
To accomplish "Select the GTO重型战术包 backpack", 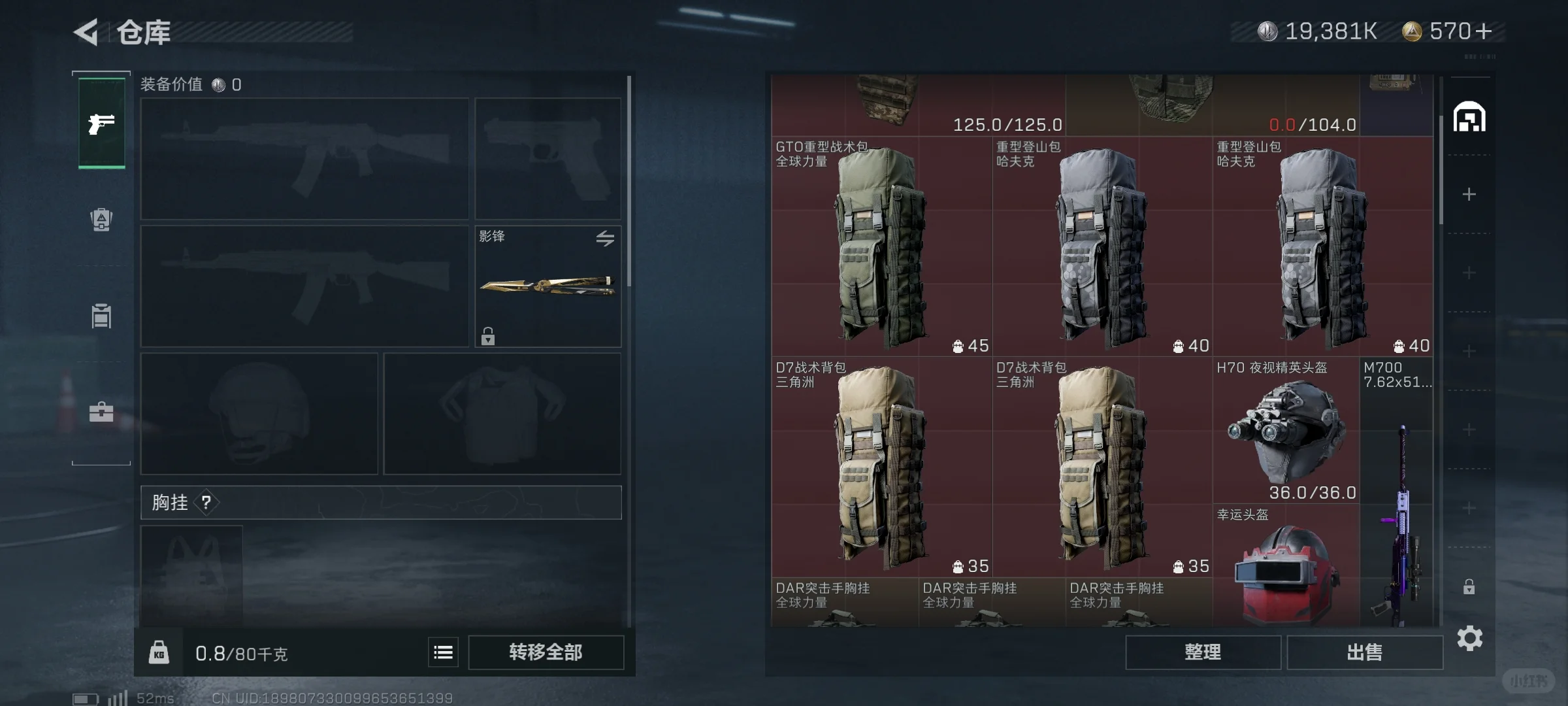I will click(x=881, y=246).
